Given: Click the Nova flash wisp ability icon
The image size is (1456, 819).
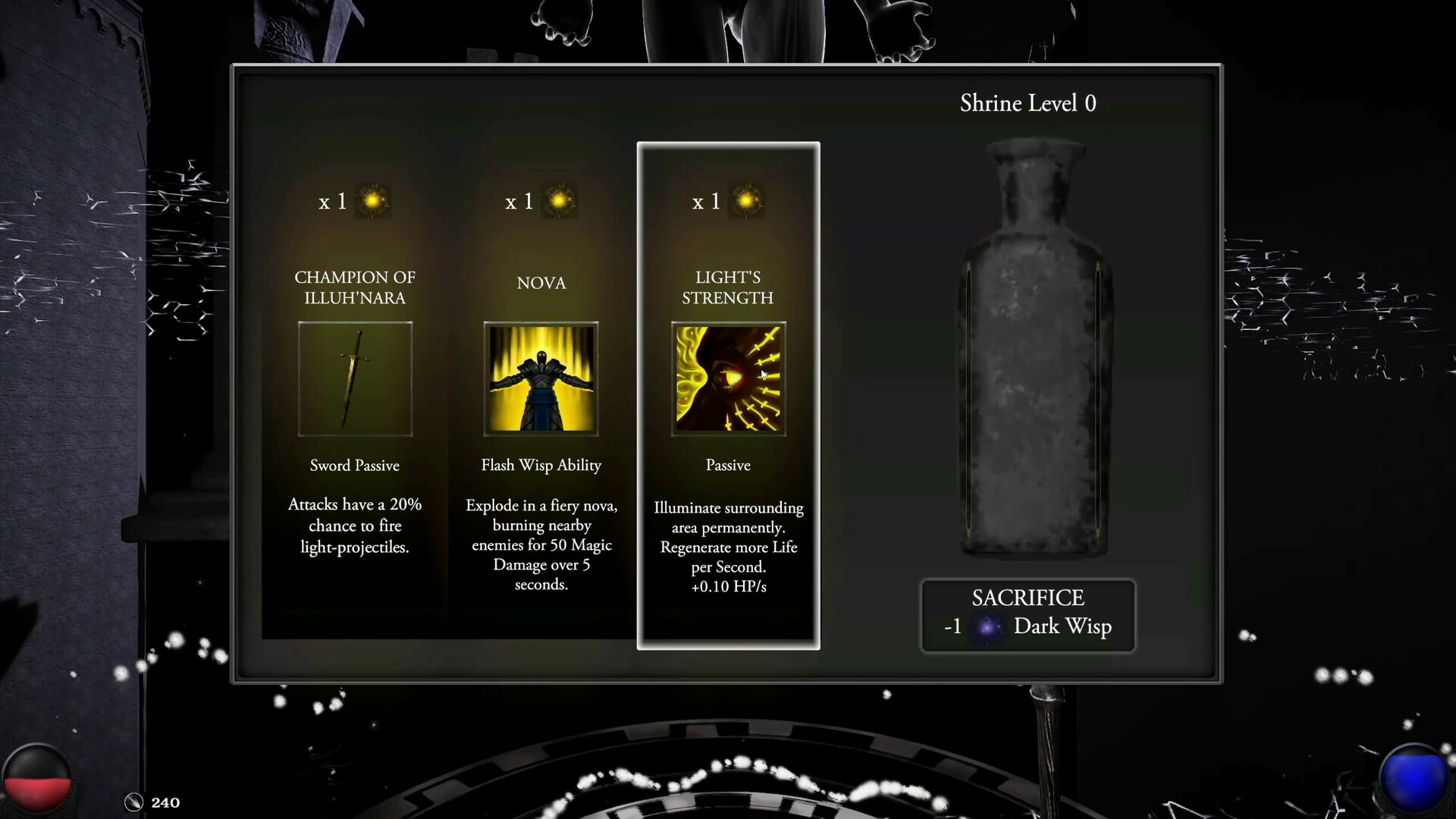Looking at the screenshot, I should coord(541,378).
